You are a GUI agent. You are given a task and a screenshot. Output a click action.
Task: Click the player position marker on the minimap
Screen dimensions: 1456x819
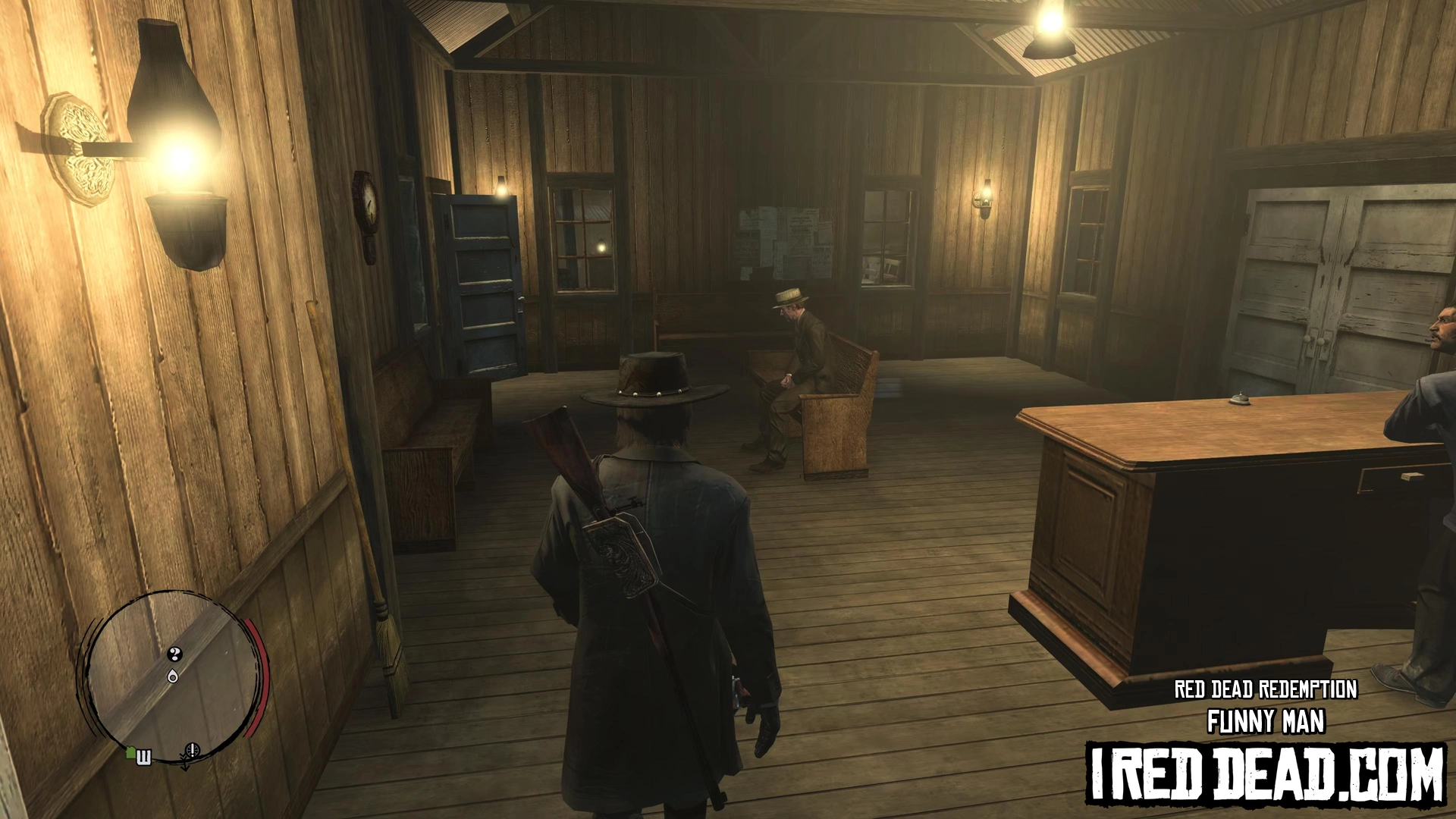(174, 676)
